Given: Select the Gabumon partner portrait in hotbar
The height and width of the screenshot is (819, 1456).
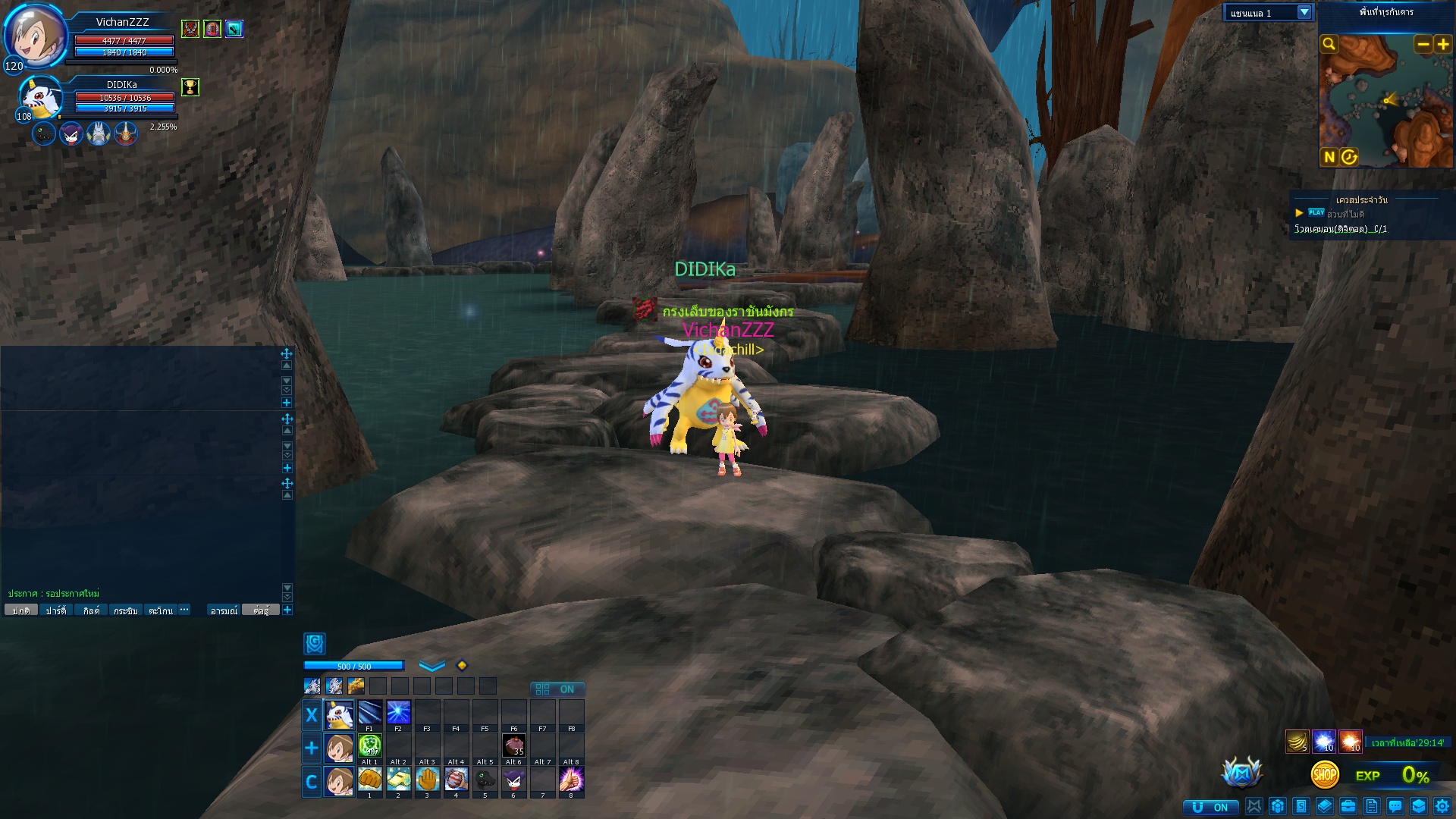Looking at the screenshot, I should coord(339,714).
